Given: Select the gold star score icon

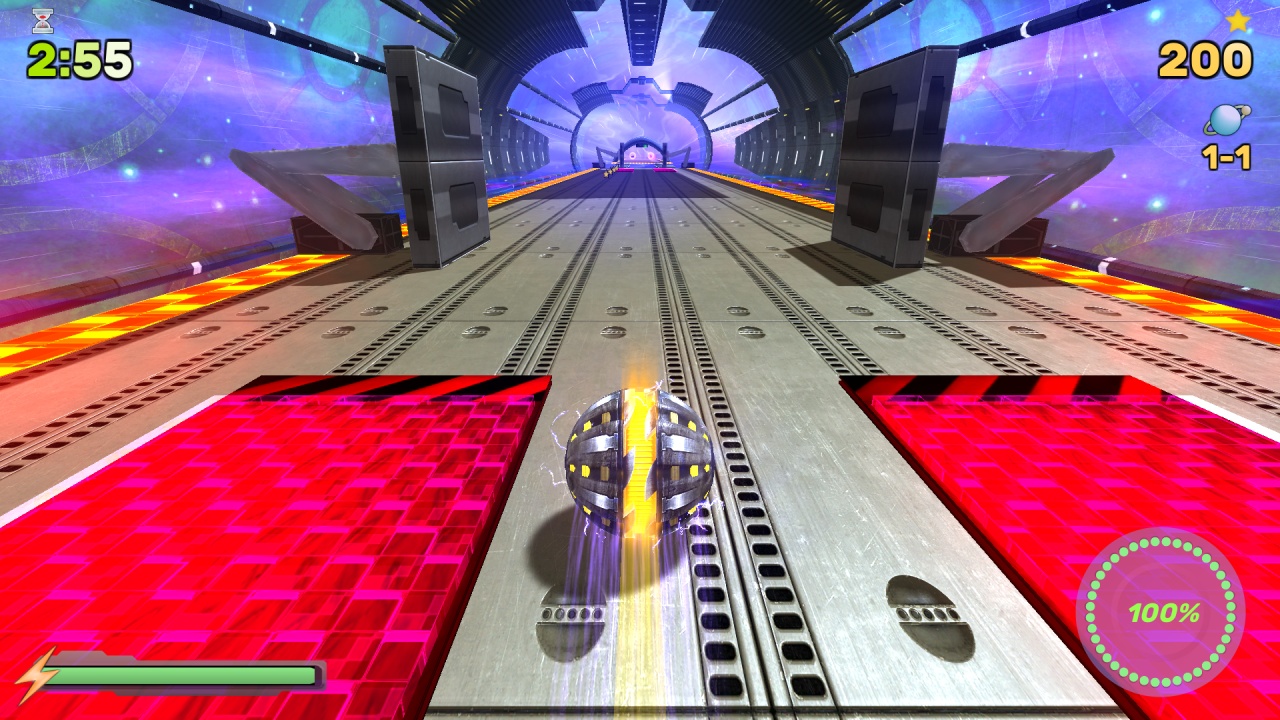Looking at the screenshot, I should click(1240, 20).
